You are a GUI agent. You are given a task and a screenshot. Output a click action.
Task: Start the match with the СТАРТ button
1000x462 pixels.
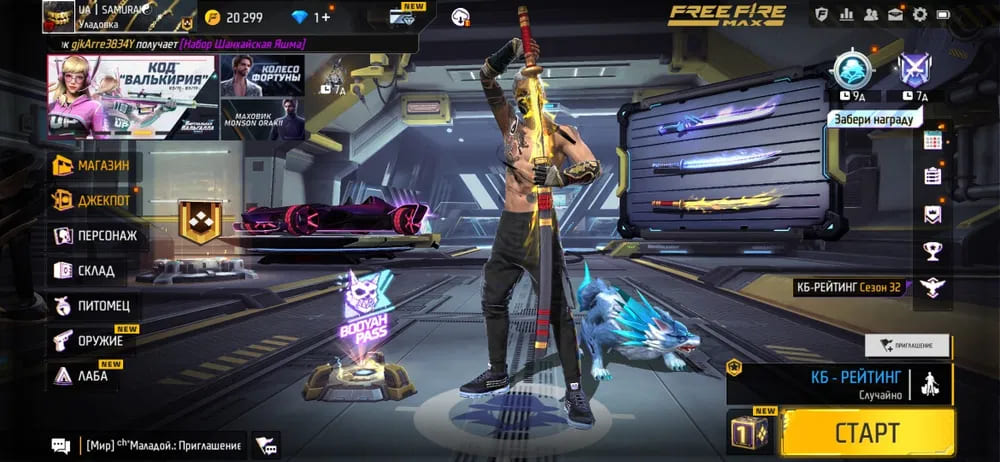coord(867,432)
